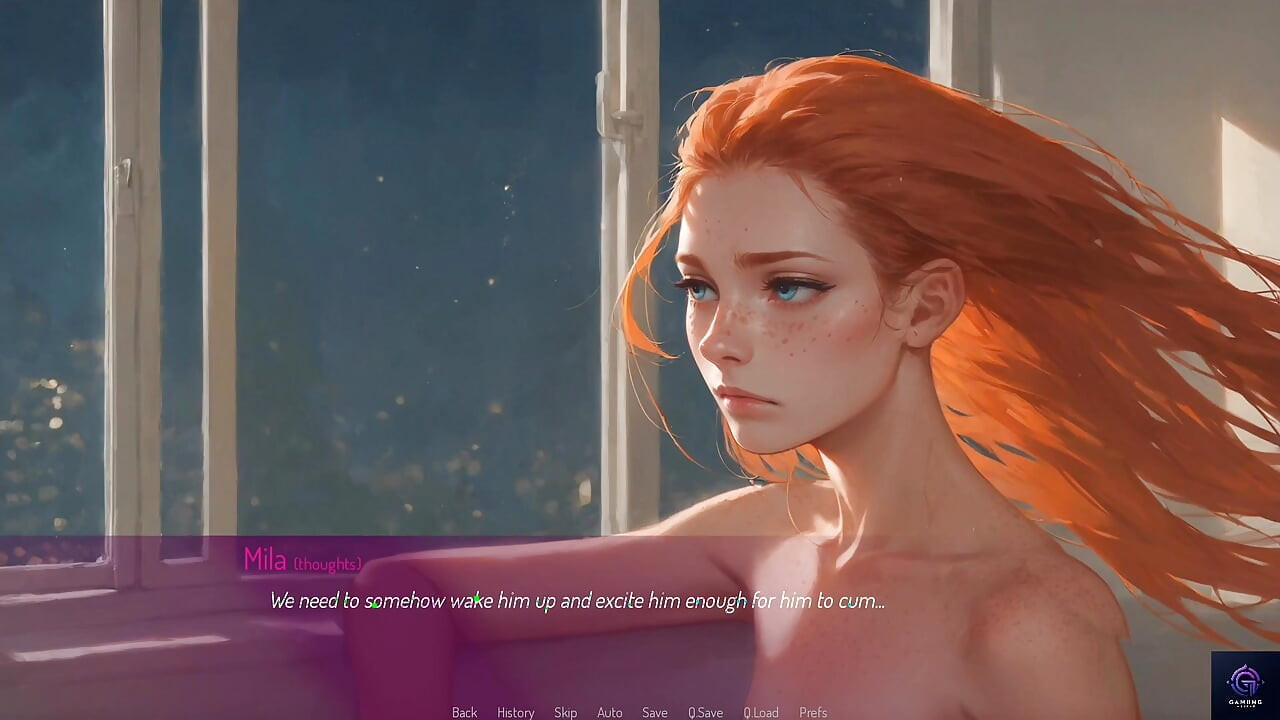Roll back using the Back option
Screen dimensions: 1280x720
464,712
